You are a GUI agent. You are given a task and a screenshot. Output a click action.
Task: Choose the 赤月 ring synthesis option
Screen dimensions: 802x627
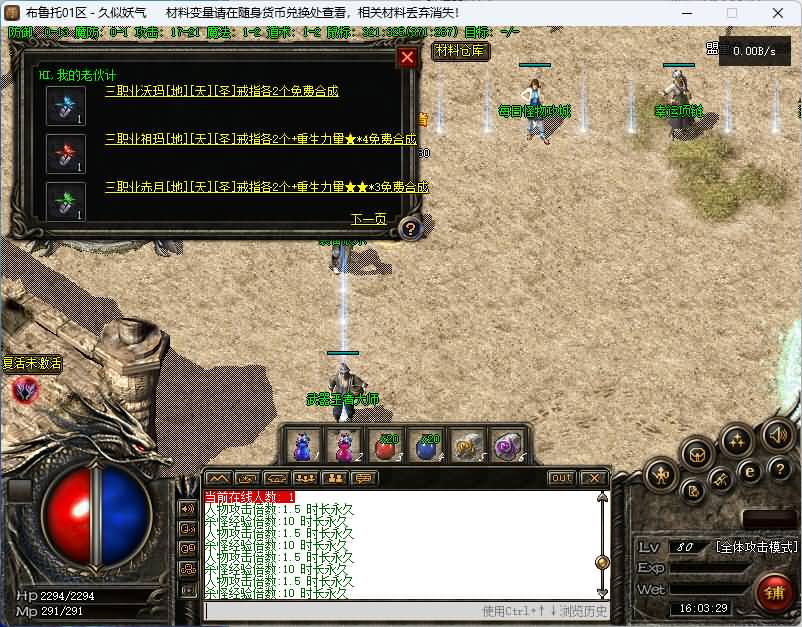(x=266, y=187)
